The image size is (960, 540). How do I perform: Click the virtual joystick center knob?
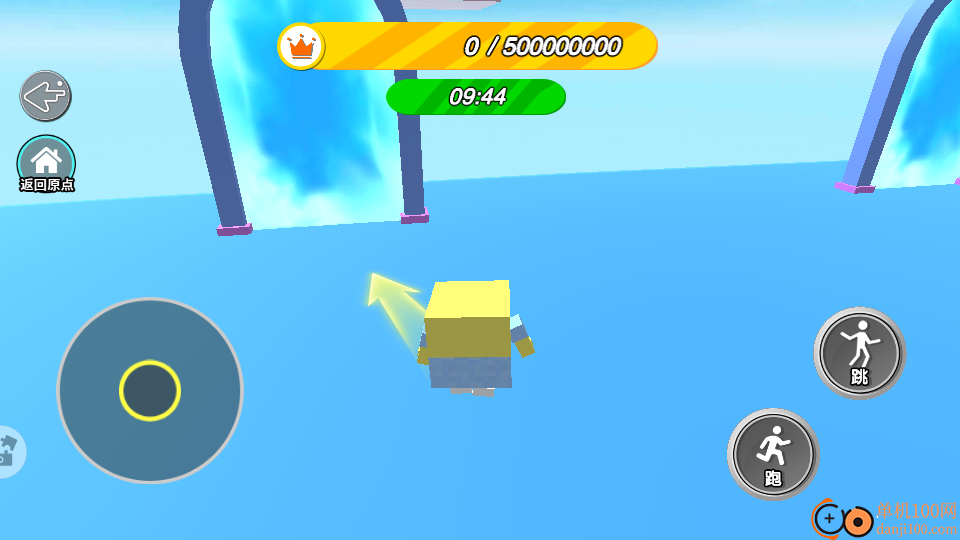[150, 391]
